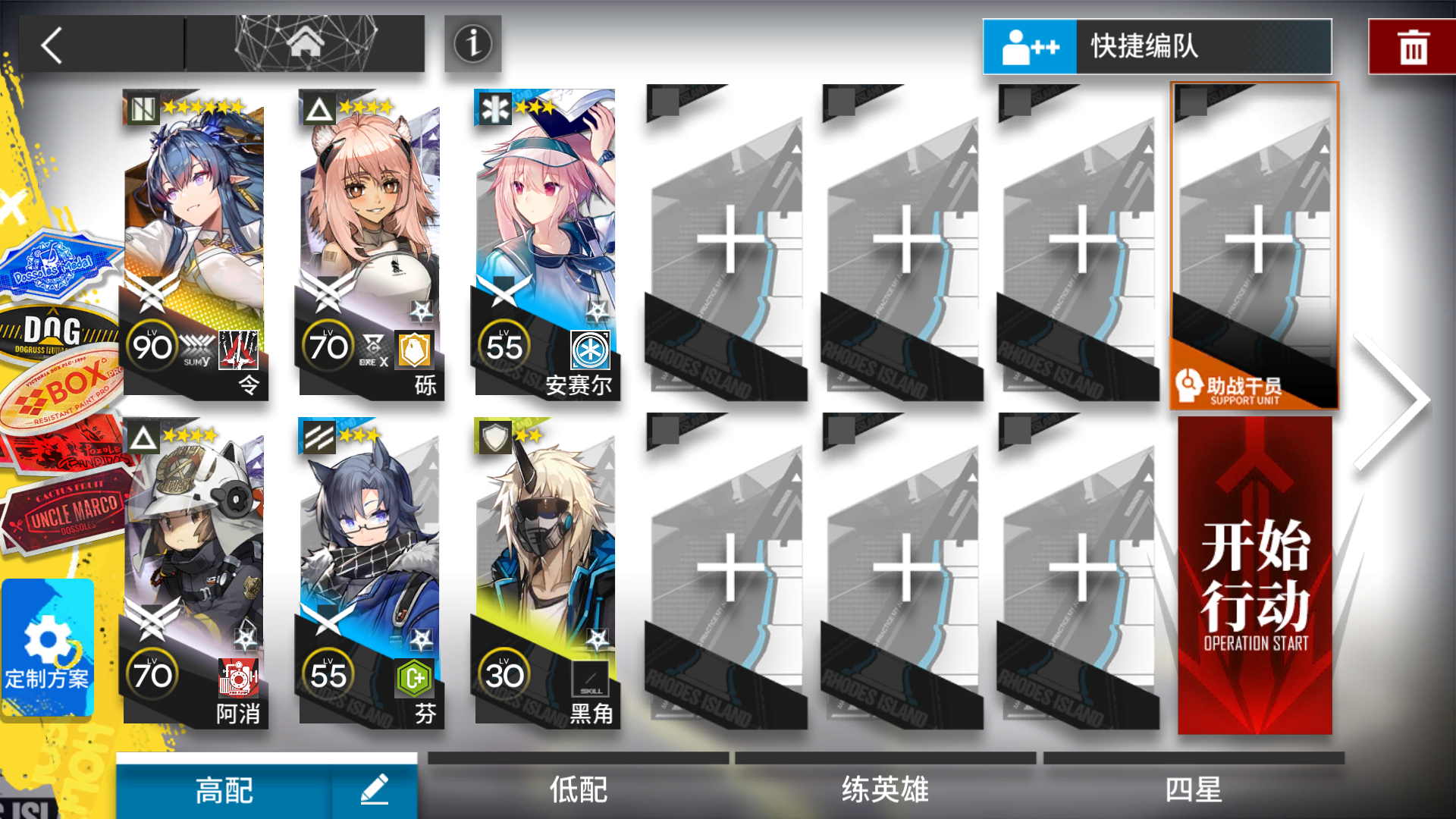Click the 快捷编队 person-plus icon
Viewport: 1456px width, 819px height.
tap(1030, 45)
